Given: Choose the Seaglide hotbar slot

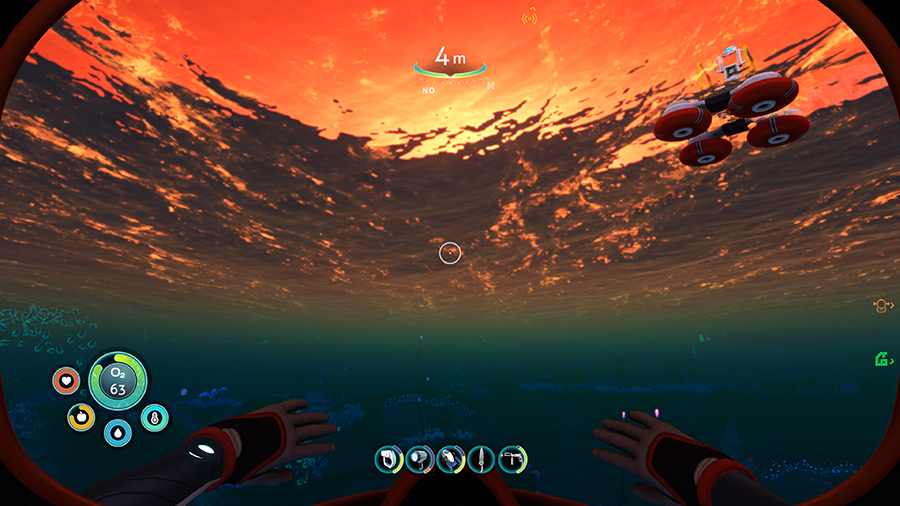Looking at the screenshot, I should tap(450, 459).
